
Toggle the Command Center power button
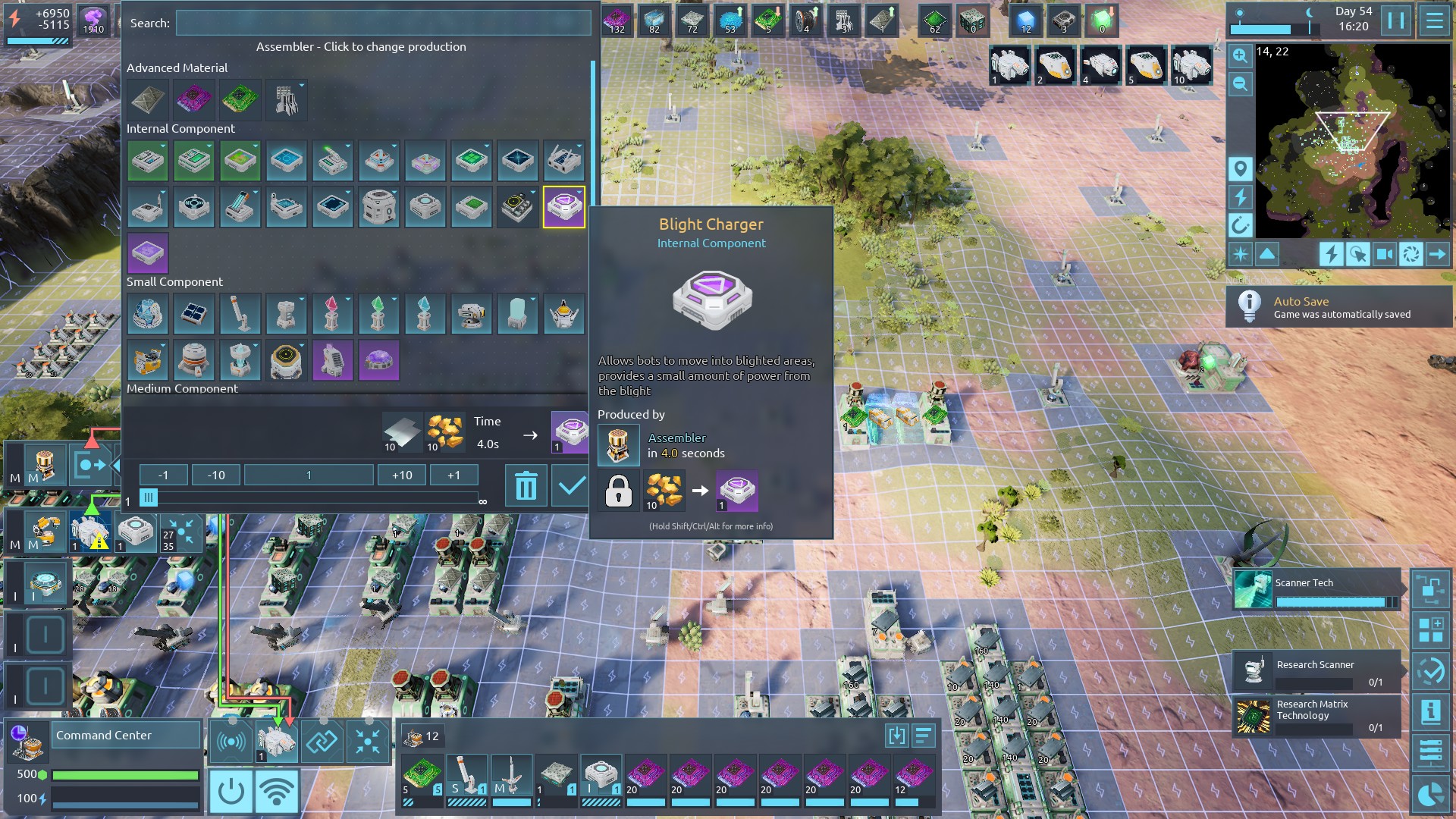pyautogui.click(x=231, y=792)
